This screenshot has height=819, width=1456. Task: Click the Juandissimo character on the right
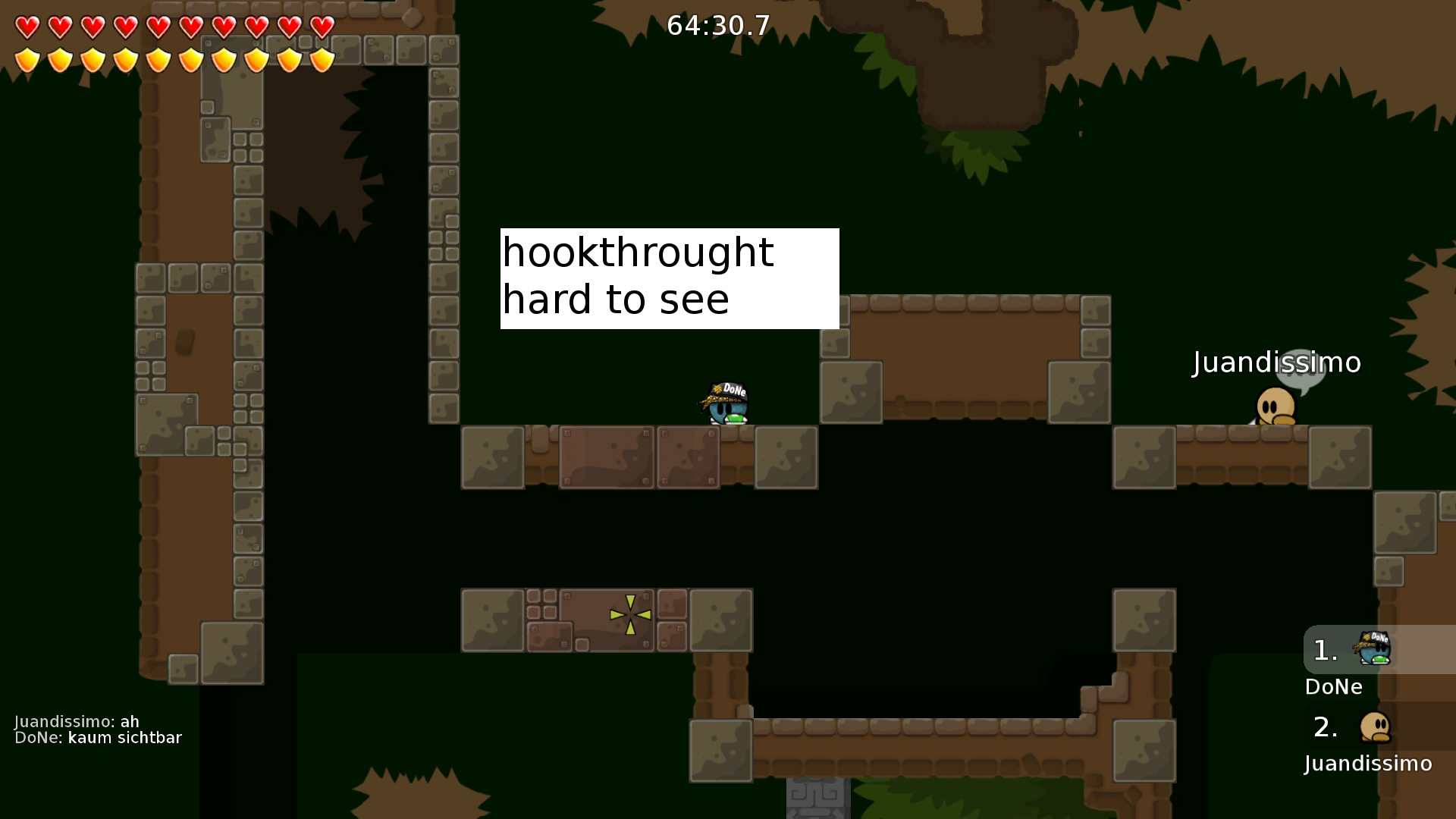(x=1275, y=406)
